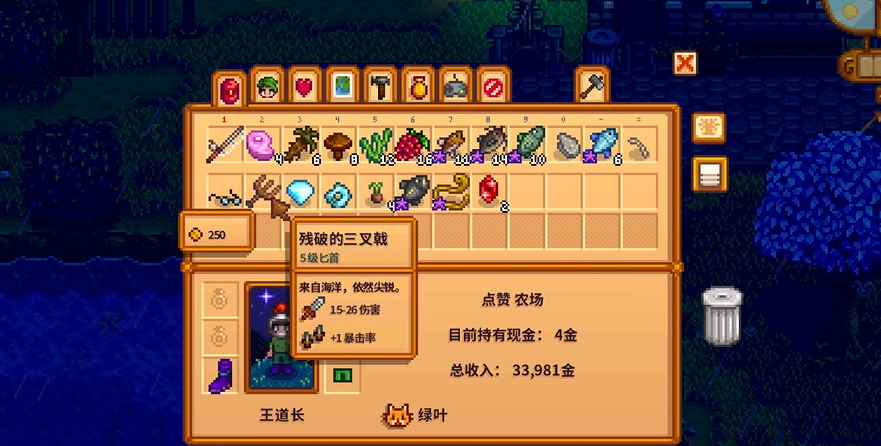Open the Collections tab with the yellow vase
Screen dimensions: 881x446
(418, 87)
